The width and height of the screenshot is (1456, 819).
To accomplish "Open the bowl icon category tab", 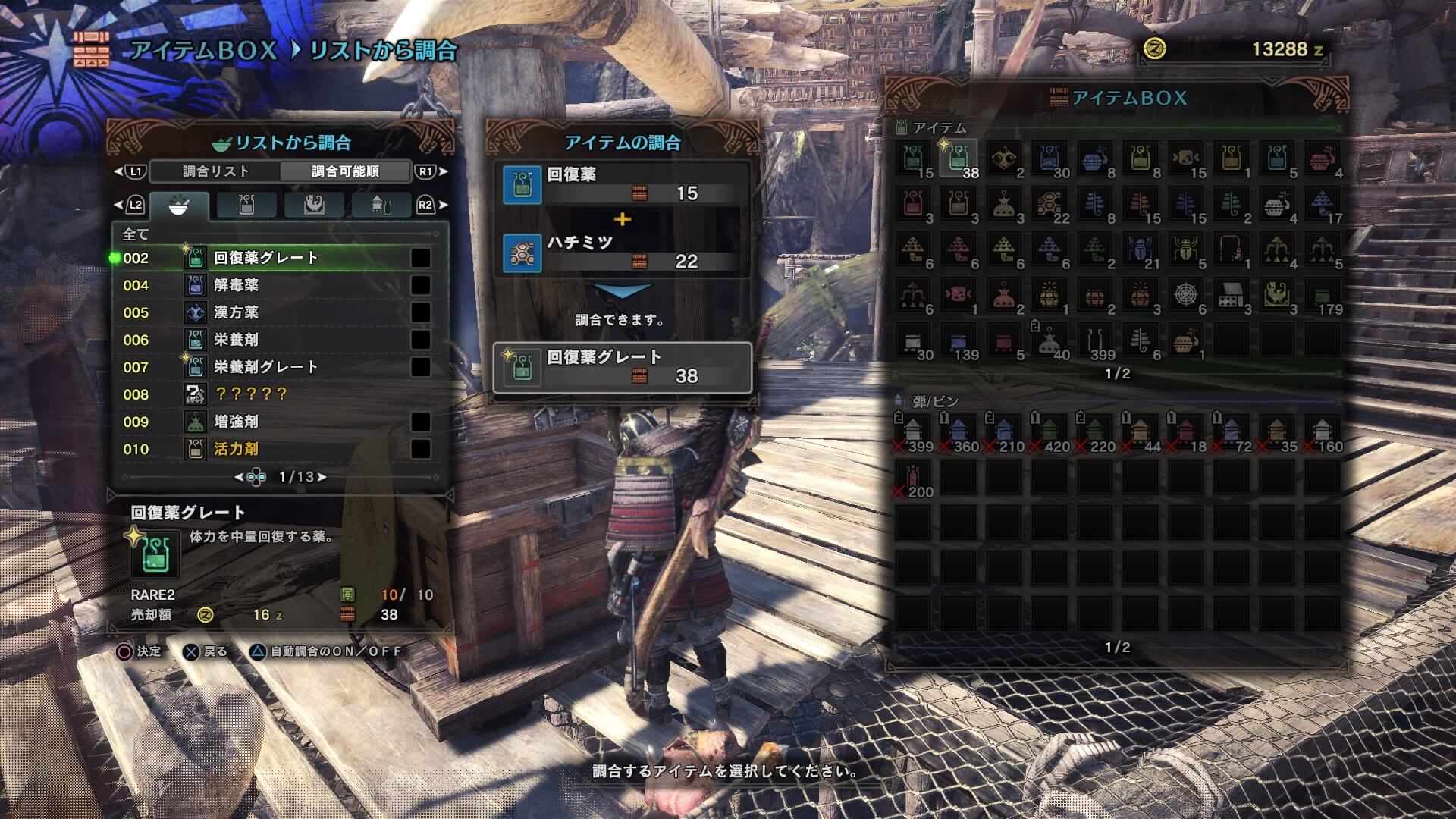I will pos(179,205).
